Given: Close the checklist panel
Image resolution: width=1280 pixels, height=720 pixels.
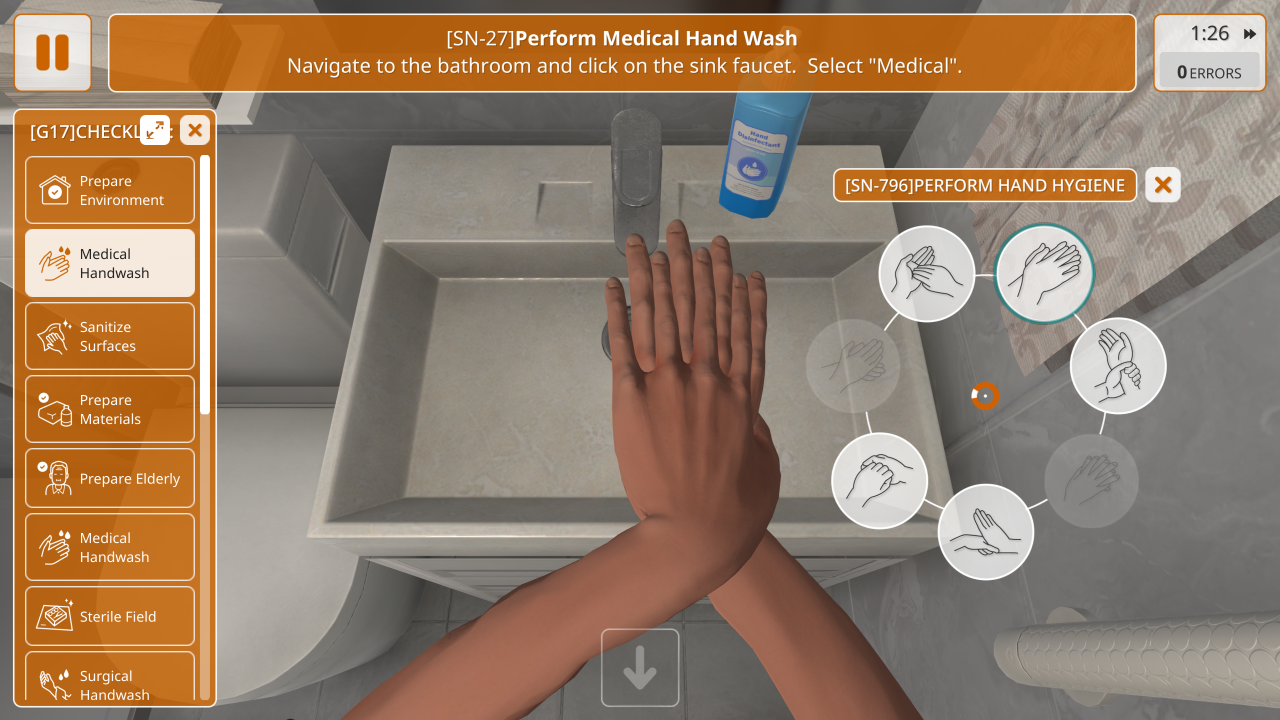Looking at the screenshot, I should pyautogui.click(x=194, y=130).
